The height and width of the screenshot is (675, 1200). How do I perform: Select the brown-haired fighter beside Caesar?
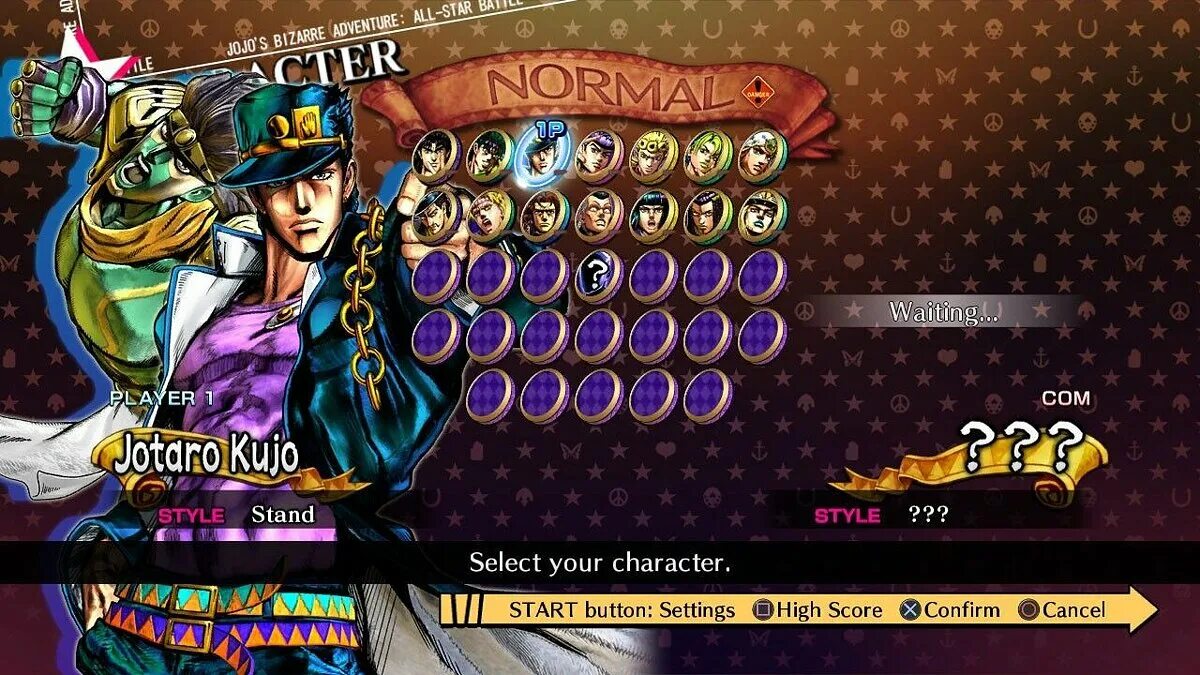tap(544, 215)
